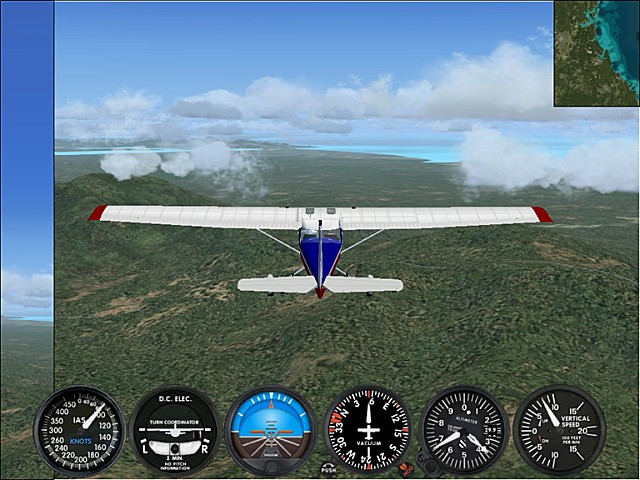640x480 pixels.
Task: Click the airspeed indicator gauge
Action: [79, 430]
